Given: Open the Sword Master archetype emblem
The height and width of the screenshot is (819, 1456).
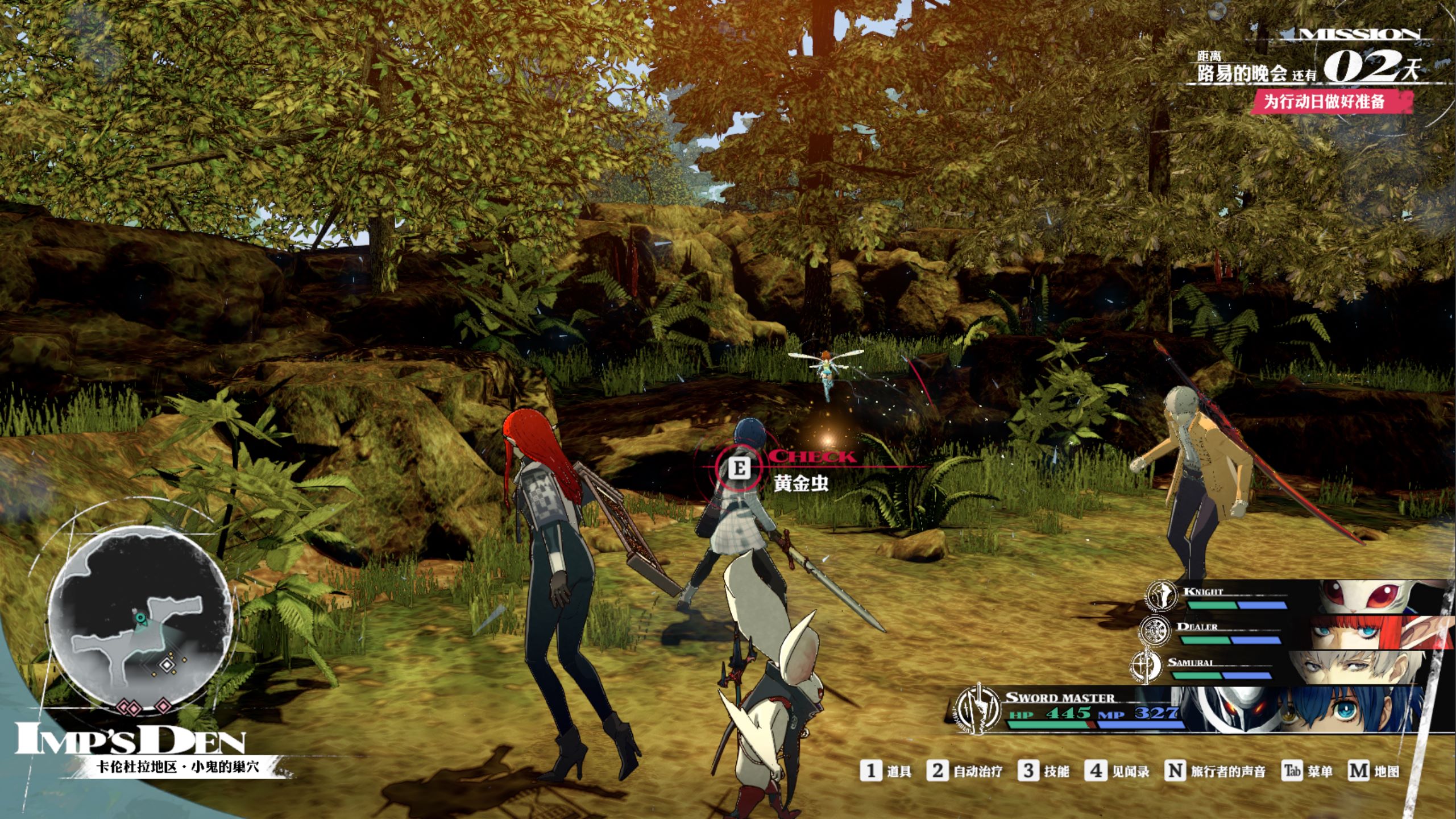Looking at the screenshot, I should pyautogui.click(x=978, y=709).
